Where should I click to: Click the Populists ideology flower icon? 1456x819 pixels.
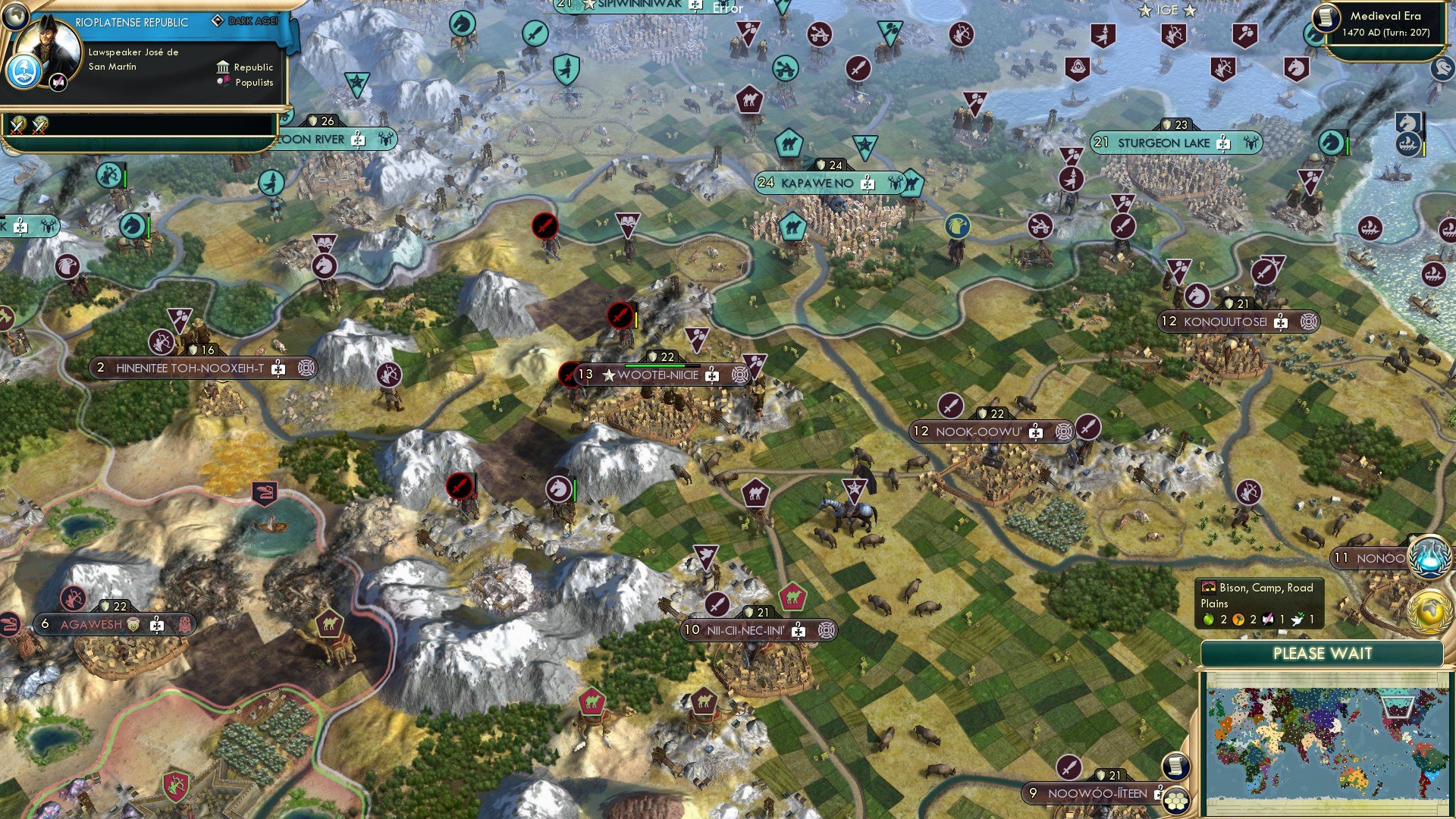coord(224,81)
